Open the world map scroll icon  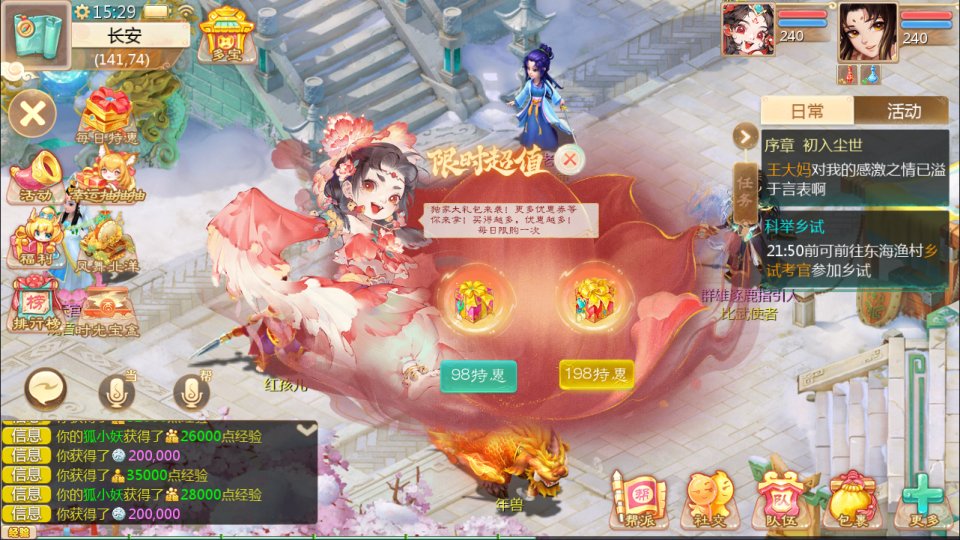tap(36, 36)
